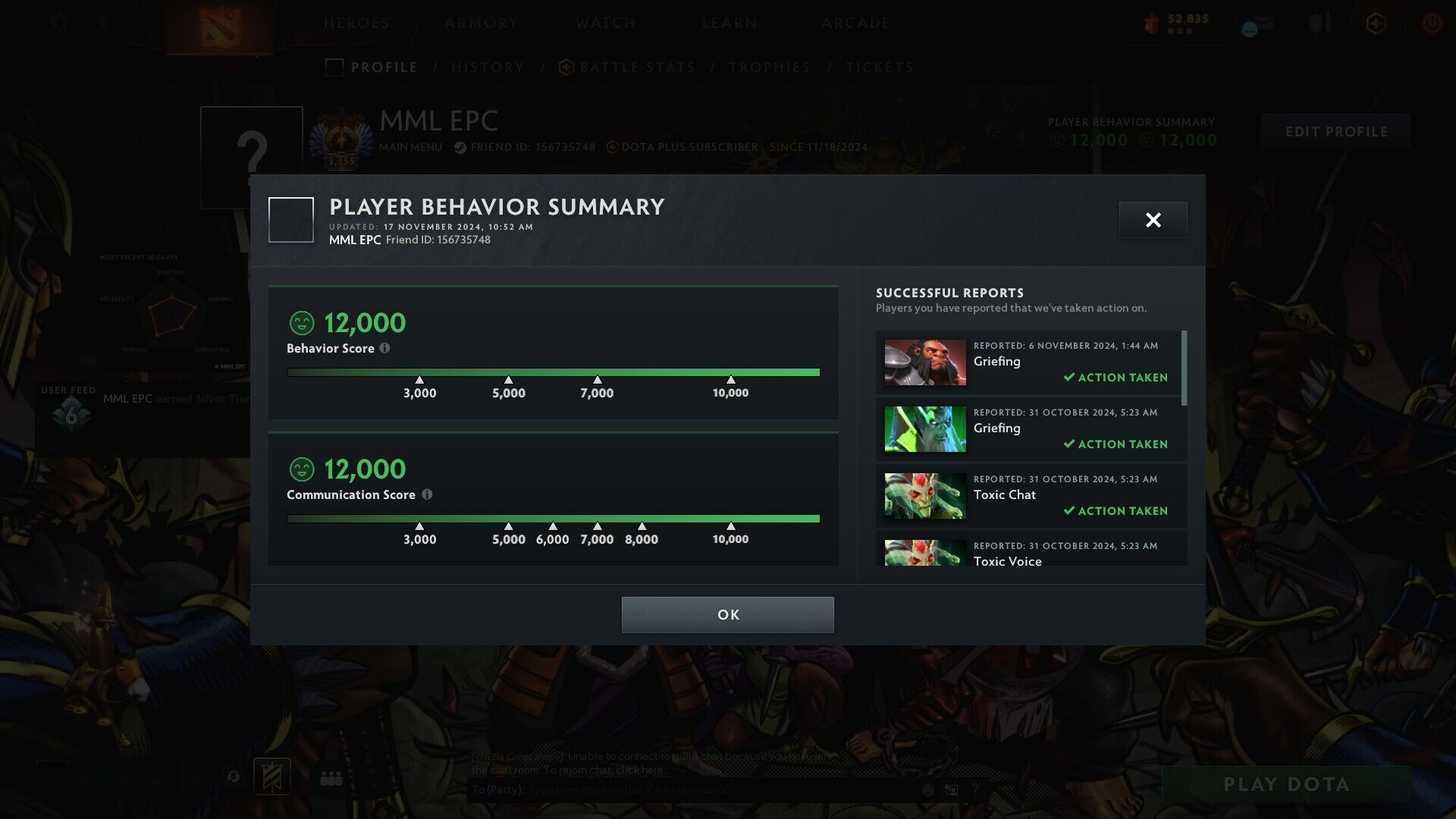Image resolution: width=1456 pixels, height=819 pixels.
Task: Open the WATCH menu
Action: coord(605,24)
